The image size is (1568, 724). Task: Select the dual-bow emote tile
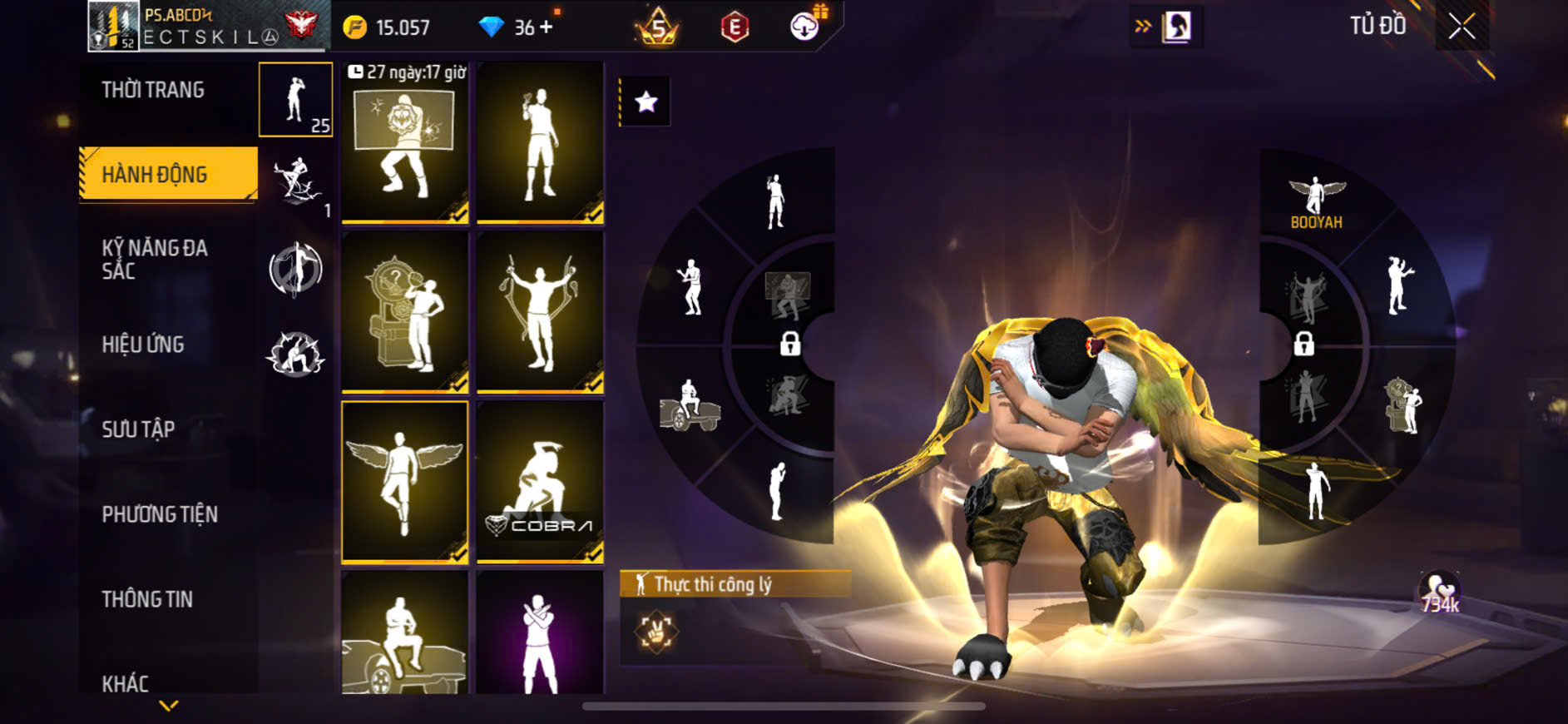pos(540,312)
